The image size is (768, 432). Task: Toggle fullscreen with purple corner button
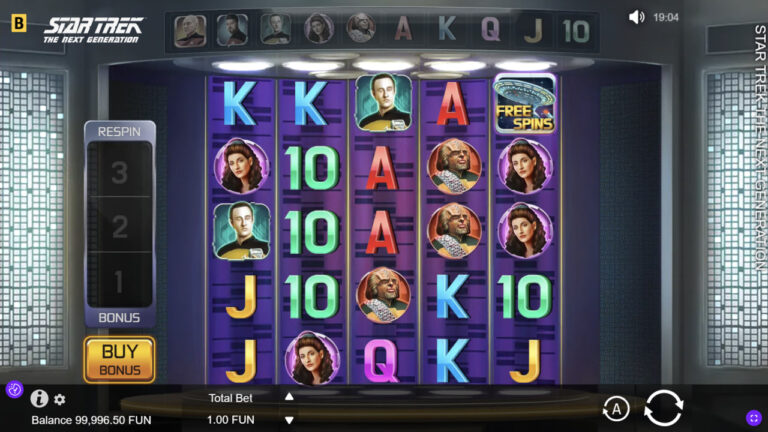pyautogui.click(x=754, y=418)
